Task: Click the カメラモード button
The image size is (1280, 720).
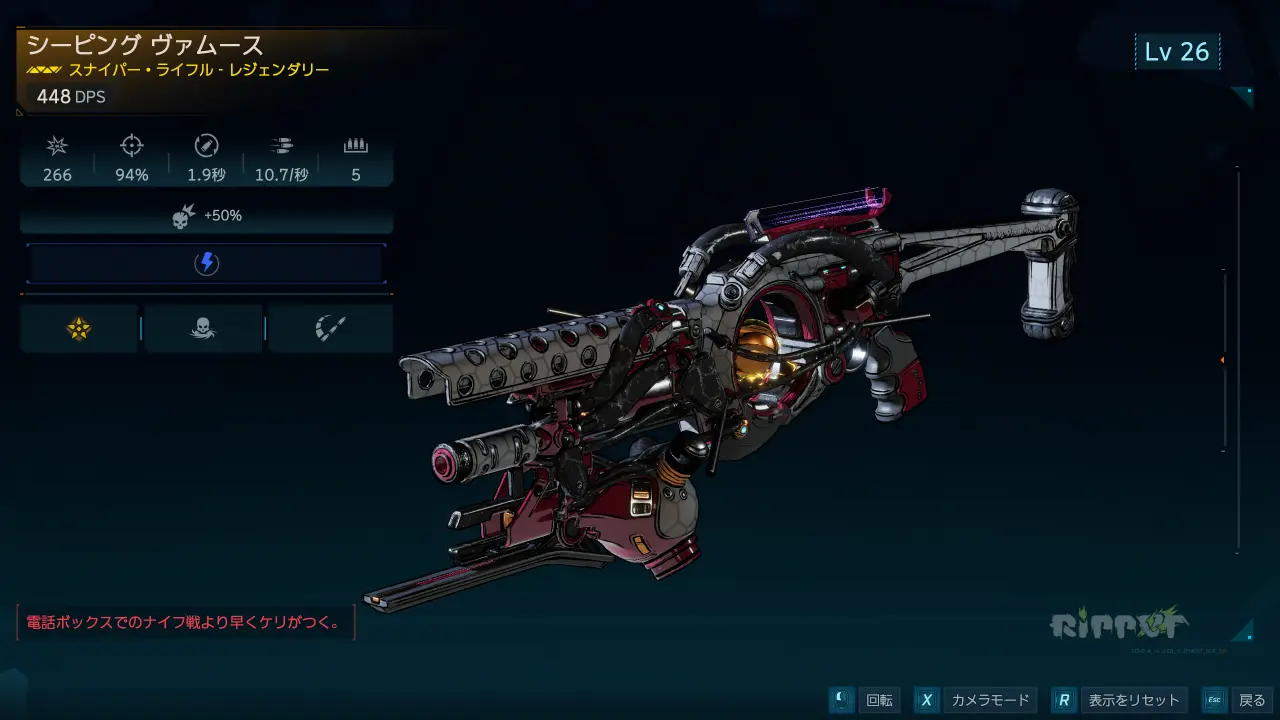Action: pyautogui.click(x=975, y=700)
